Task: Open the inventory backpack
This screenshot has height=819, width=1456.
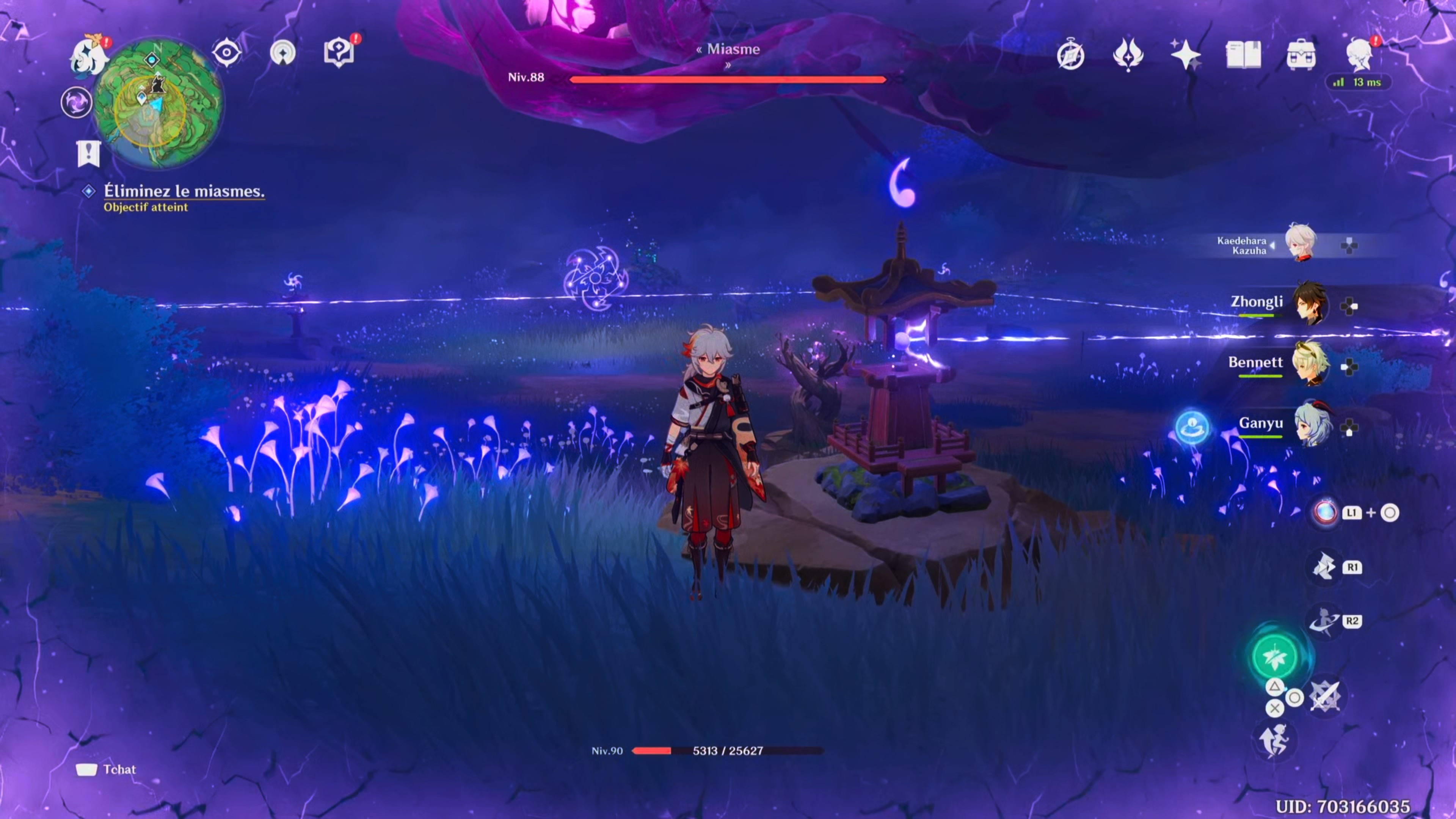Action: point(1301,55)
